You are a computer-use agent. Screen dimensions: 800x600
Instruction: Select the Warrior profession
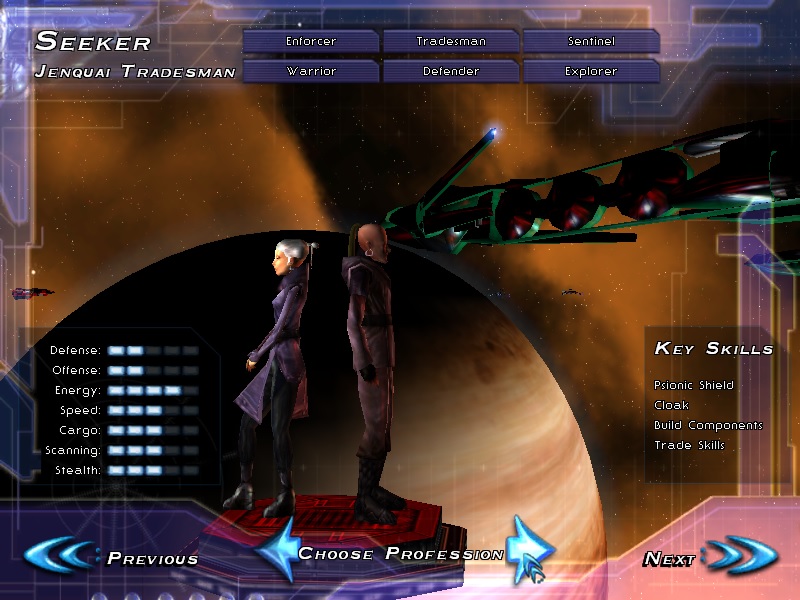pyautogui.click(x=311, y=71)
